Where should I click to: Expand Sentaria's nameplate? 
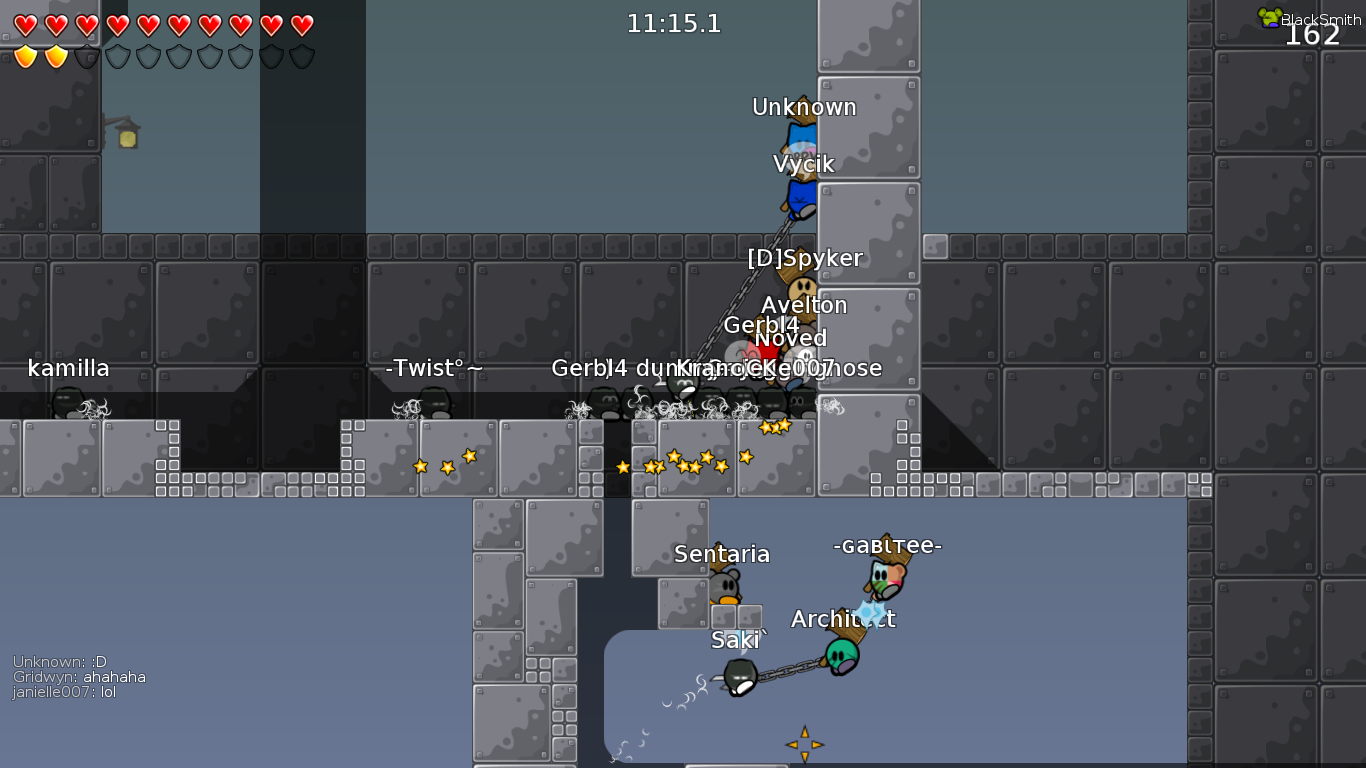tap(721, 554)
